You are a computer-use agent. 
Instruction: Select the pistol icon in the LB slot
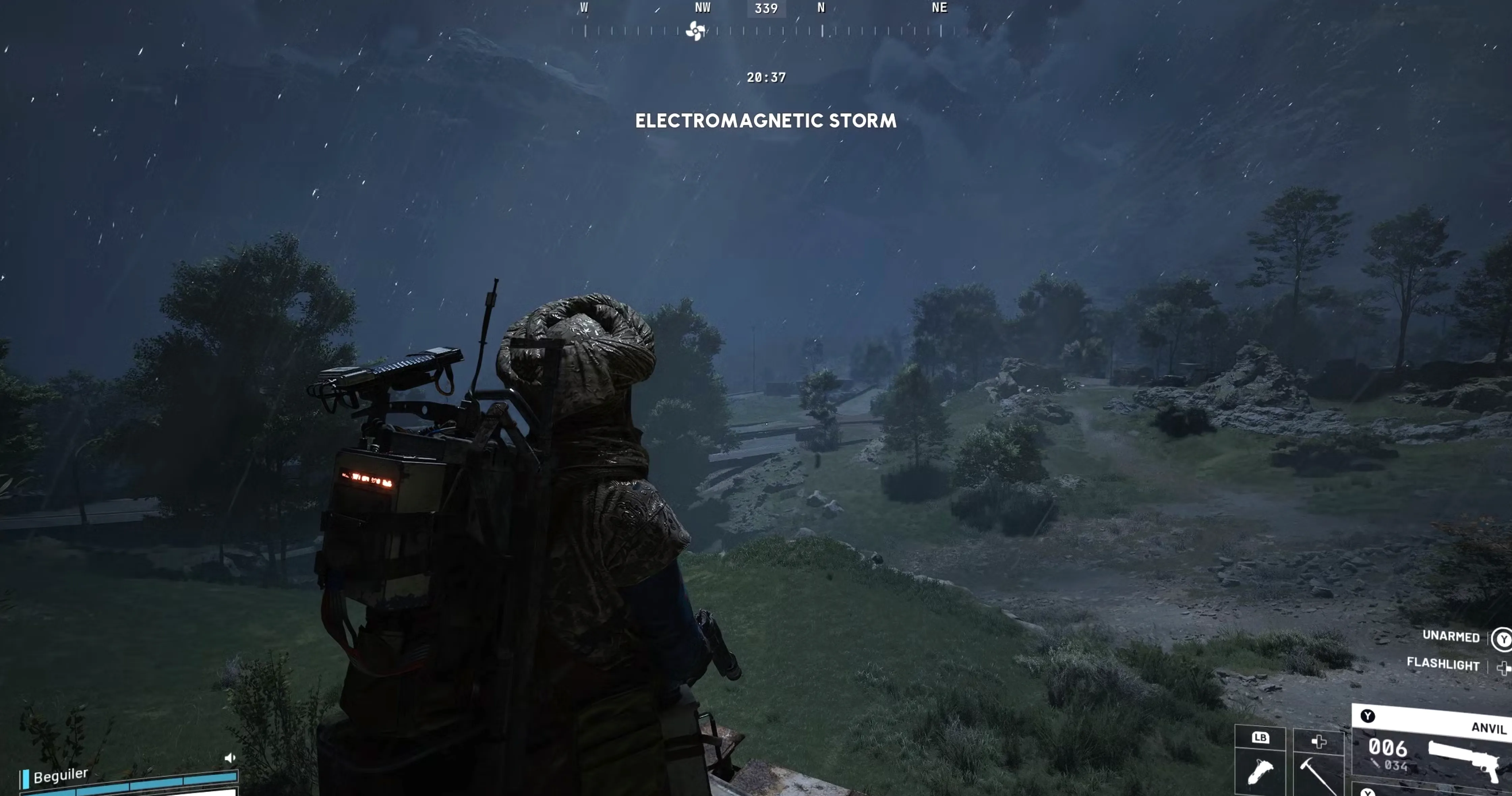(1260, 771)
